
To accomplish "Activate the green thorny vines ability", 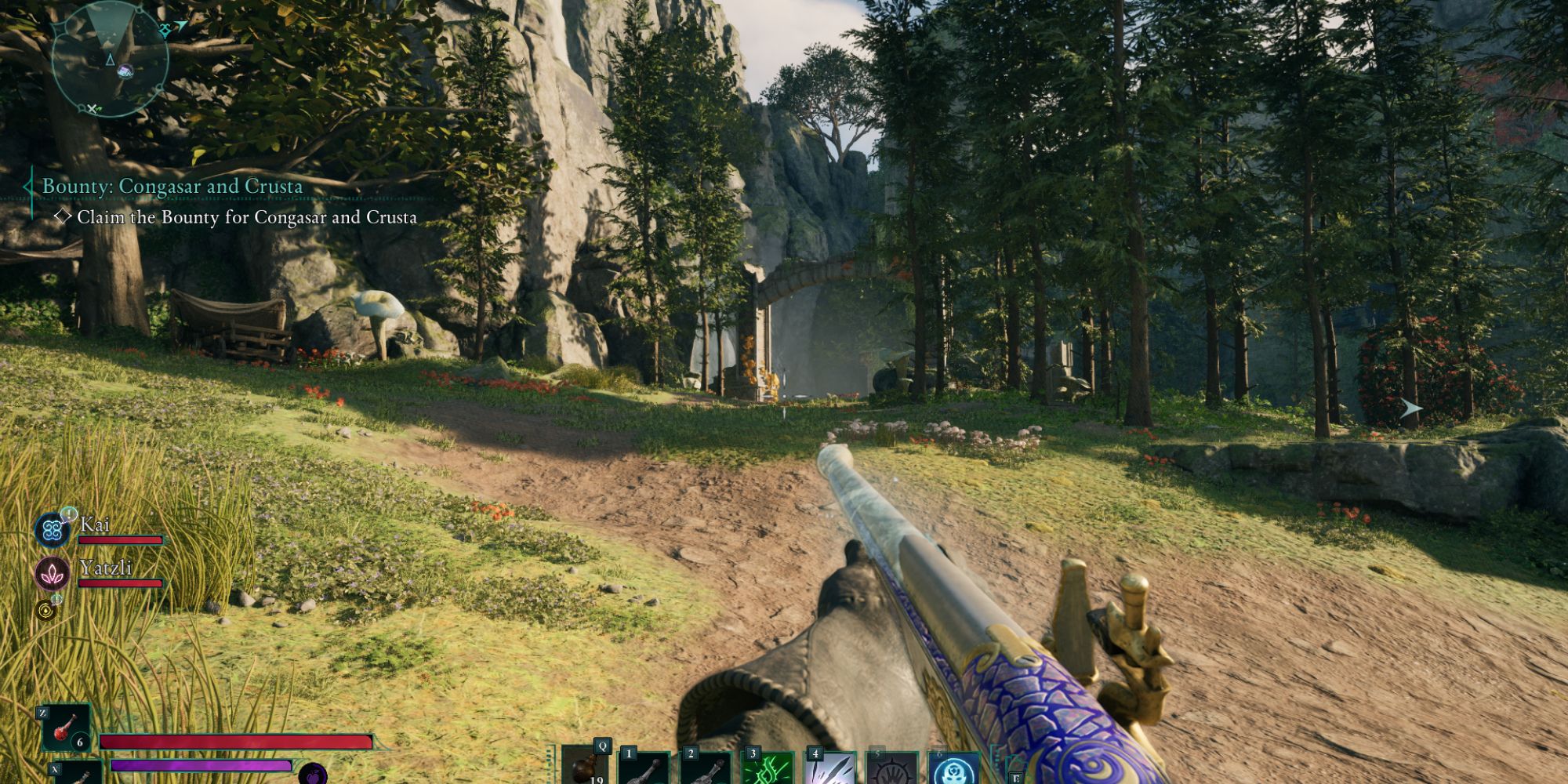I will 768,768.
